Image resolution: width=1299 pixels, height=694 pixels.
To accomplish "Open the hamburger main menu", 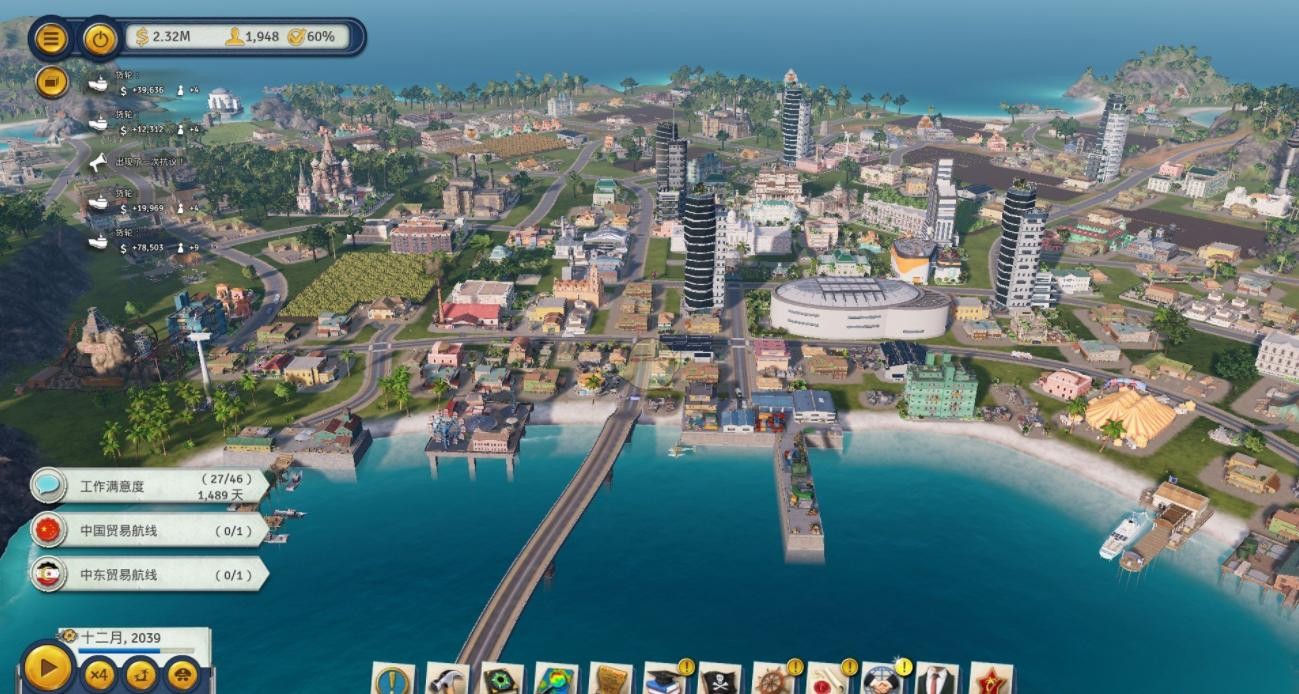I will point(51,39).
